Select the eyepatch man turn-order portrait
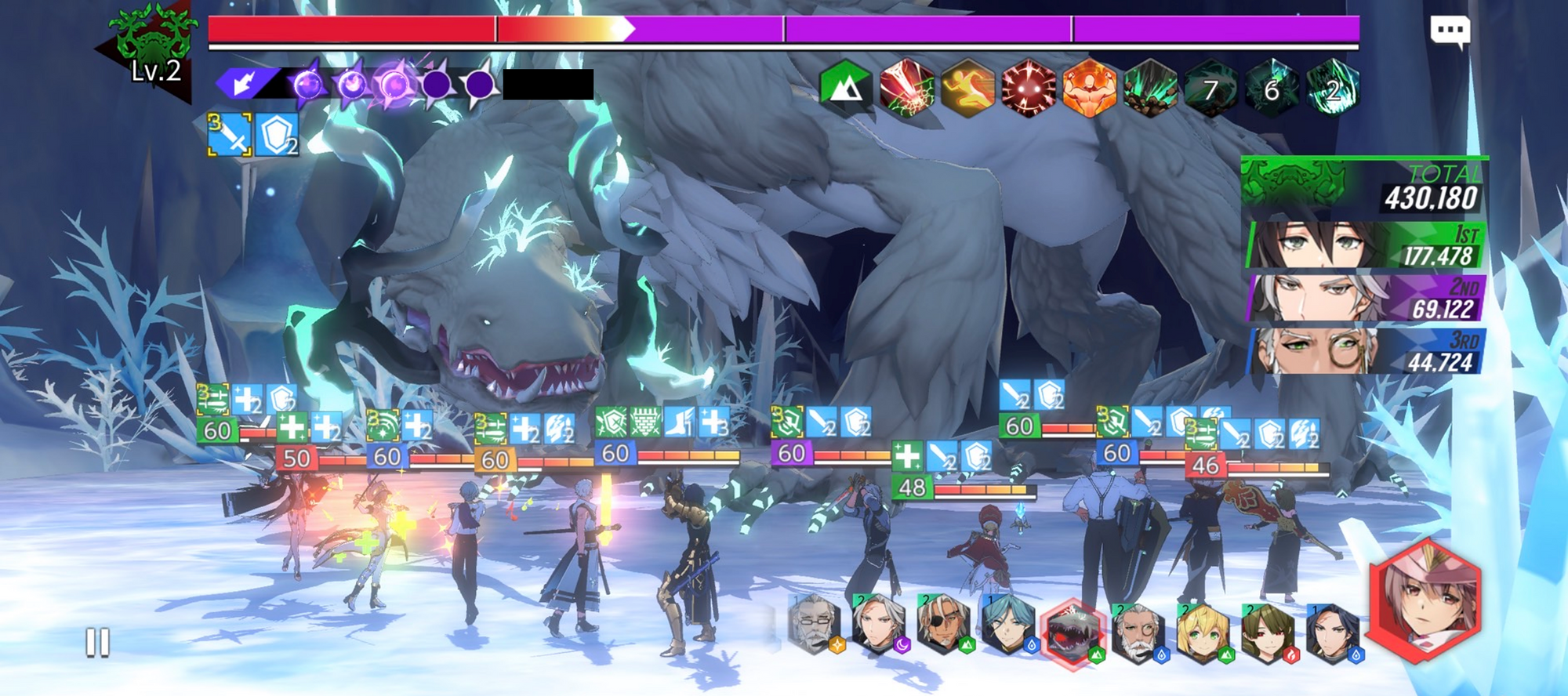 (943, 625)
